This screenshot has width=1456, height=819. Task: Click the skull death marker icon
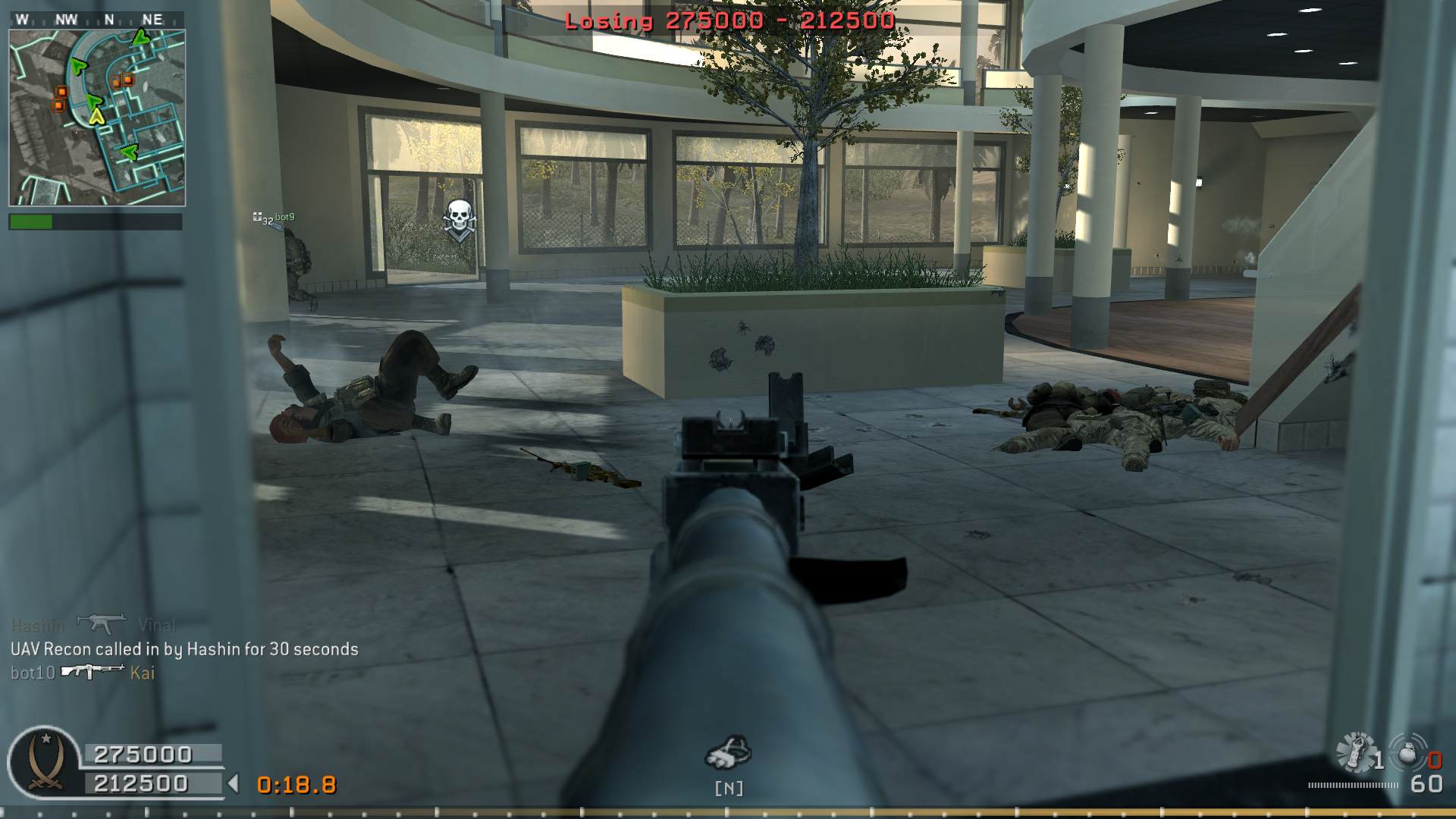460,218
